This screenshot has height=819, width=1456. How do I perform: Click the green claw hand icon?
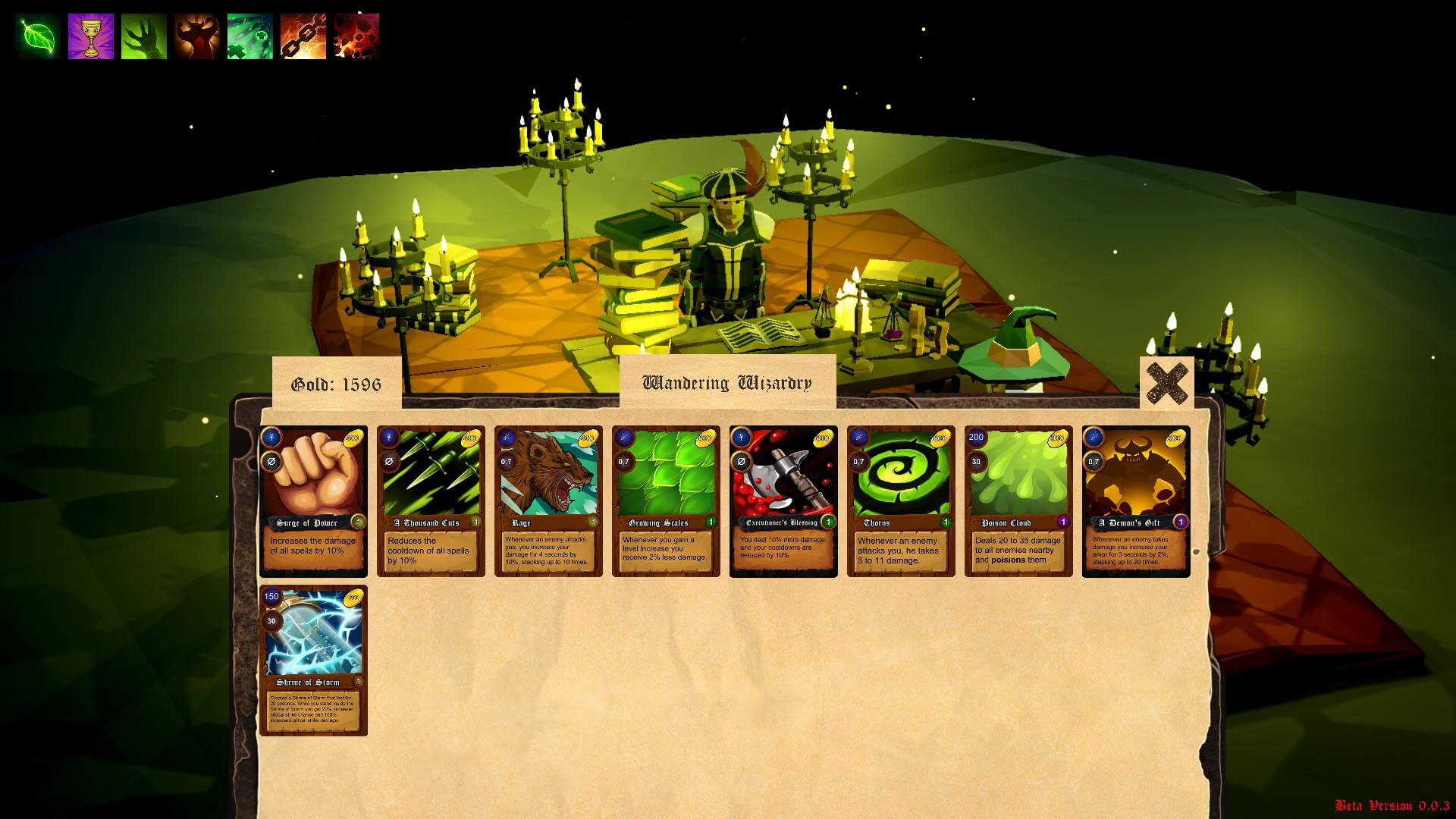point(144,36)
